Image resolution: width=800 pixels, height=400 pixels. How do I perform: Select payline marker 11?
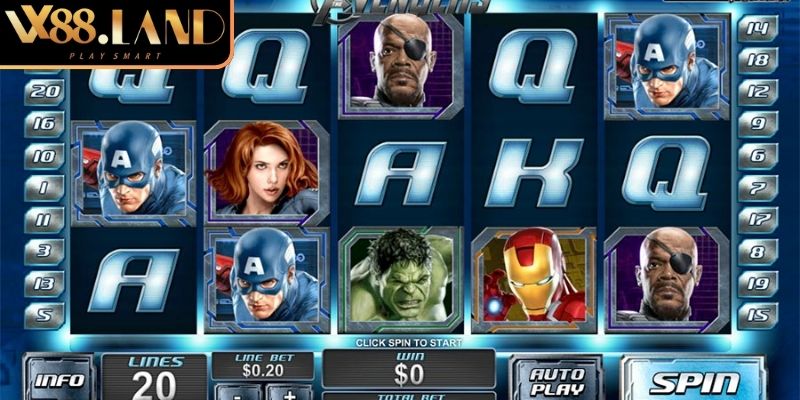[42, 219]
